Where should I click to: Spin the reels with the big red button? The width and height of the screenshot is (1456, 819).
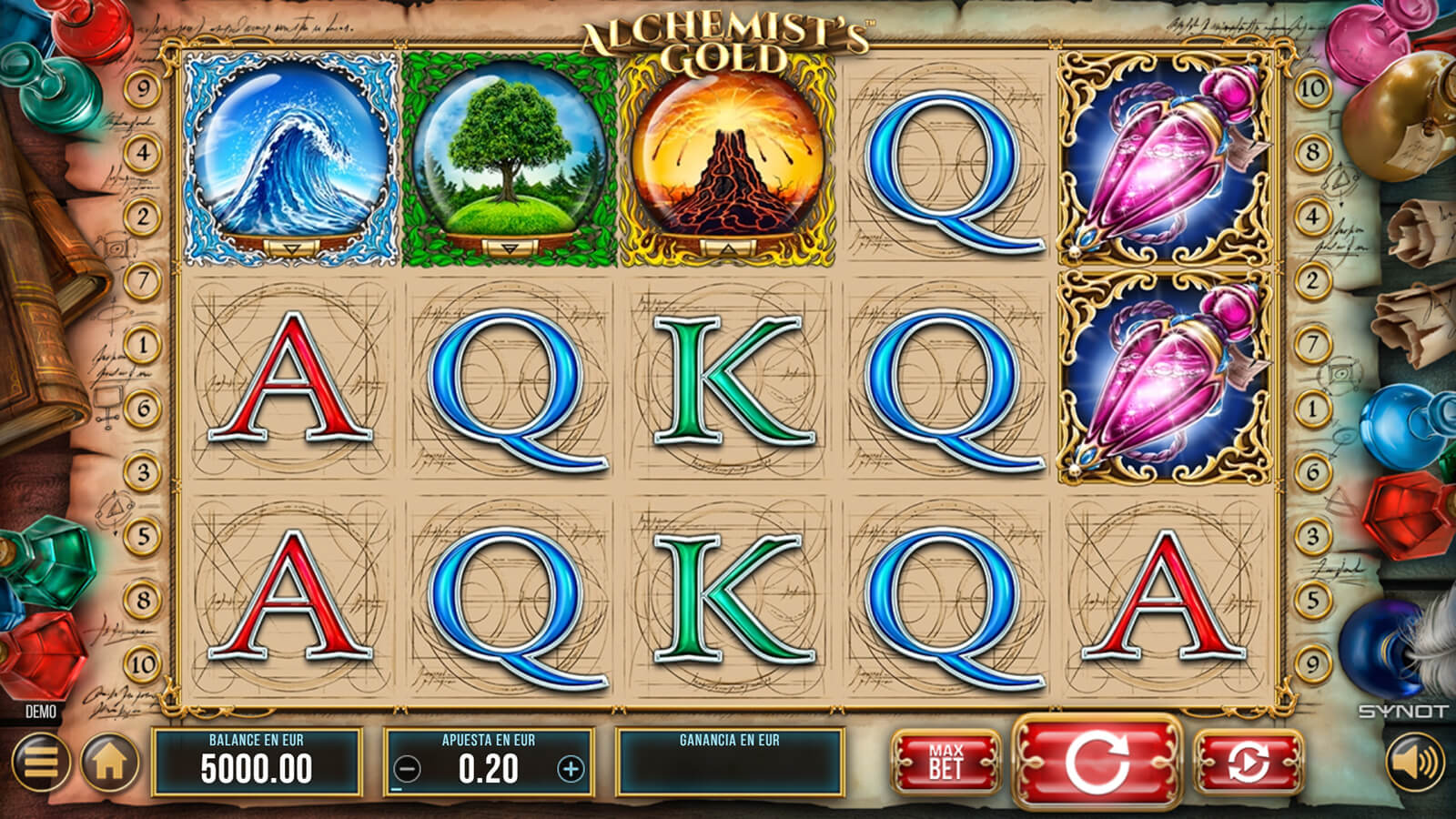click(x=1097, y=761)
